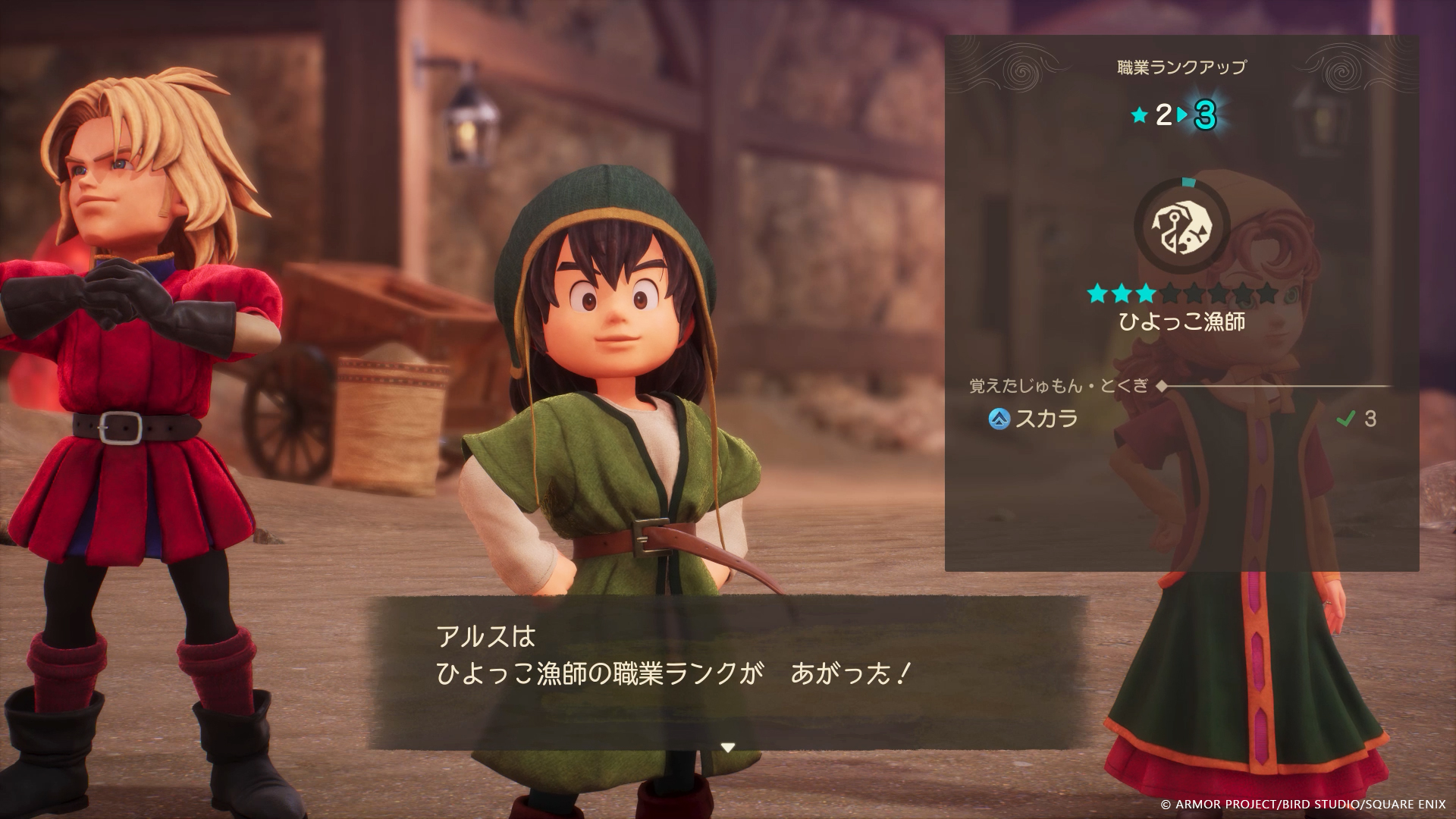Select the first filled cyan star in the rating row
Screen dimensions: 1456x819
pyautogui.click(x=1096, y=294)
